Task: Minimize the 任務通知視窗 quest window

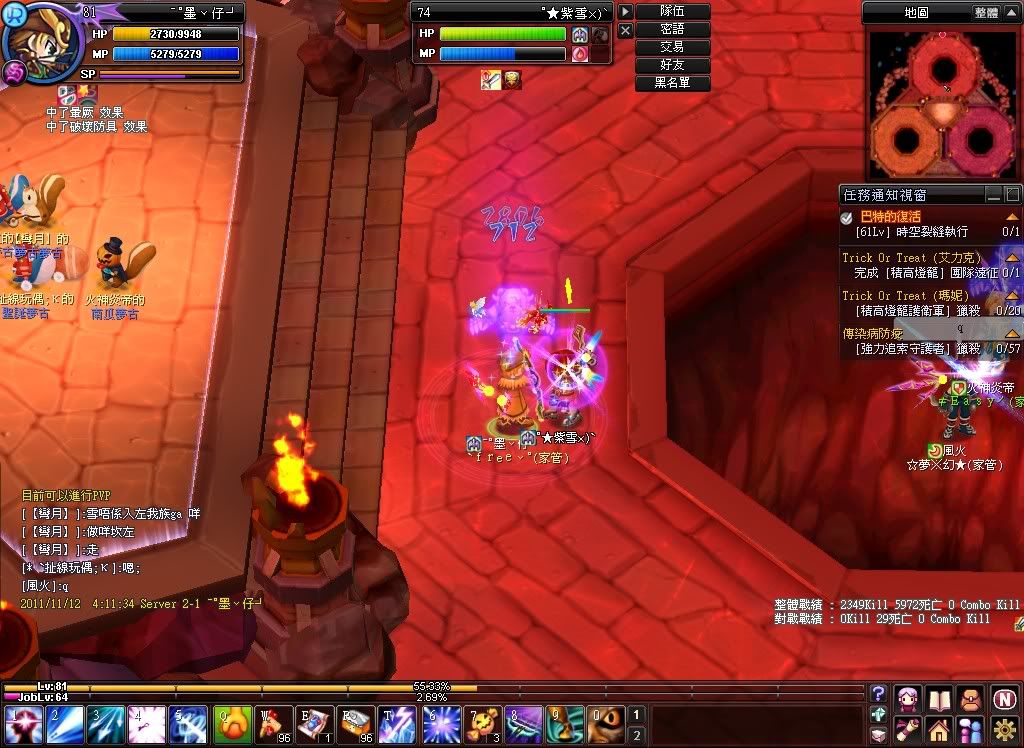Action: pos(994,195)
